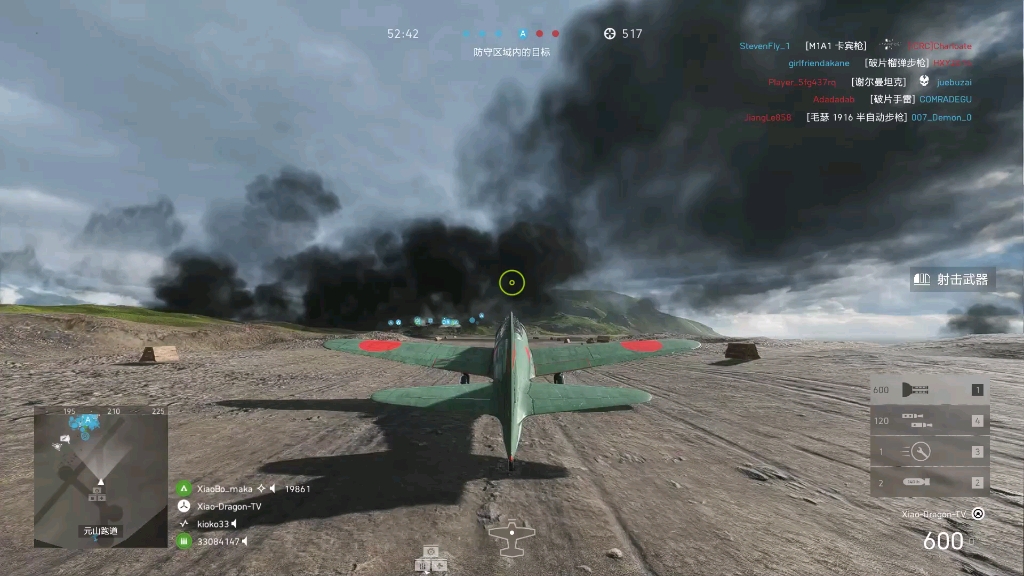1024x576 pixels.
Task: Click StevenFly_1 kill feed entry
Action: pos(765,46)
